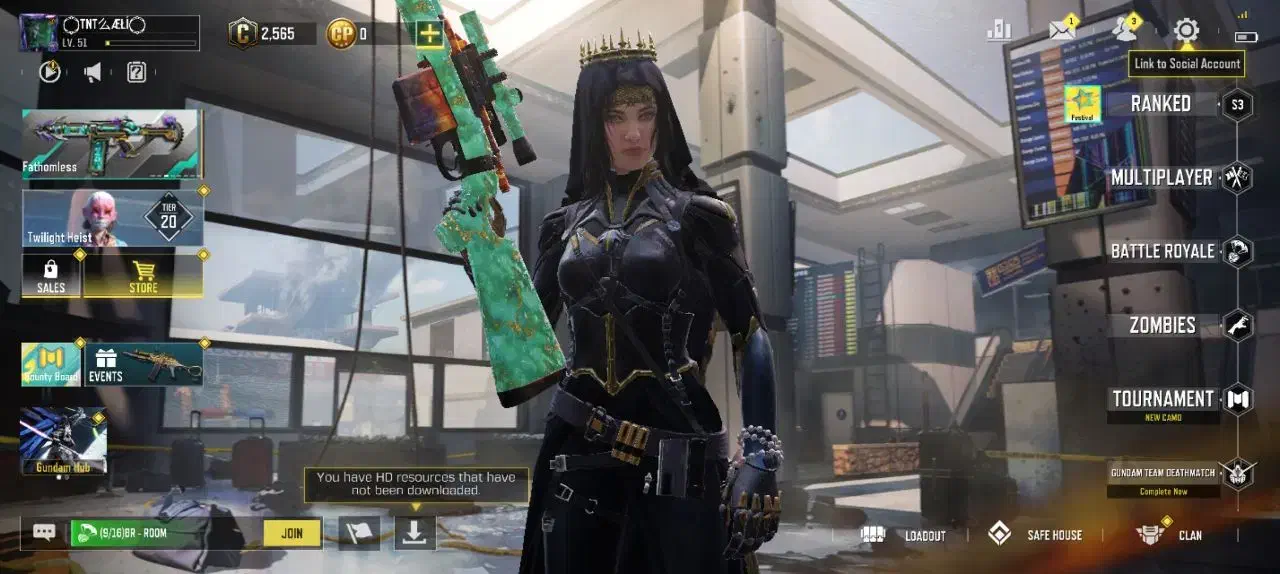Add CP with the plus button
Viewport: 1280px width, 574px height.
tap(430, 34)
